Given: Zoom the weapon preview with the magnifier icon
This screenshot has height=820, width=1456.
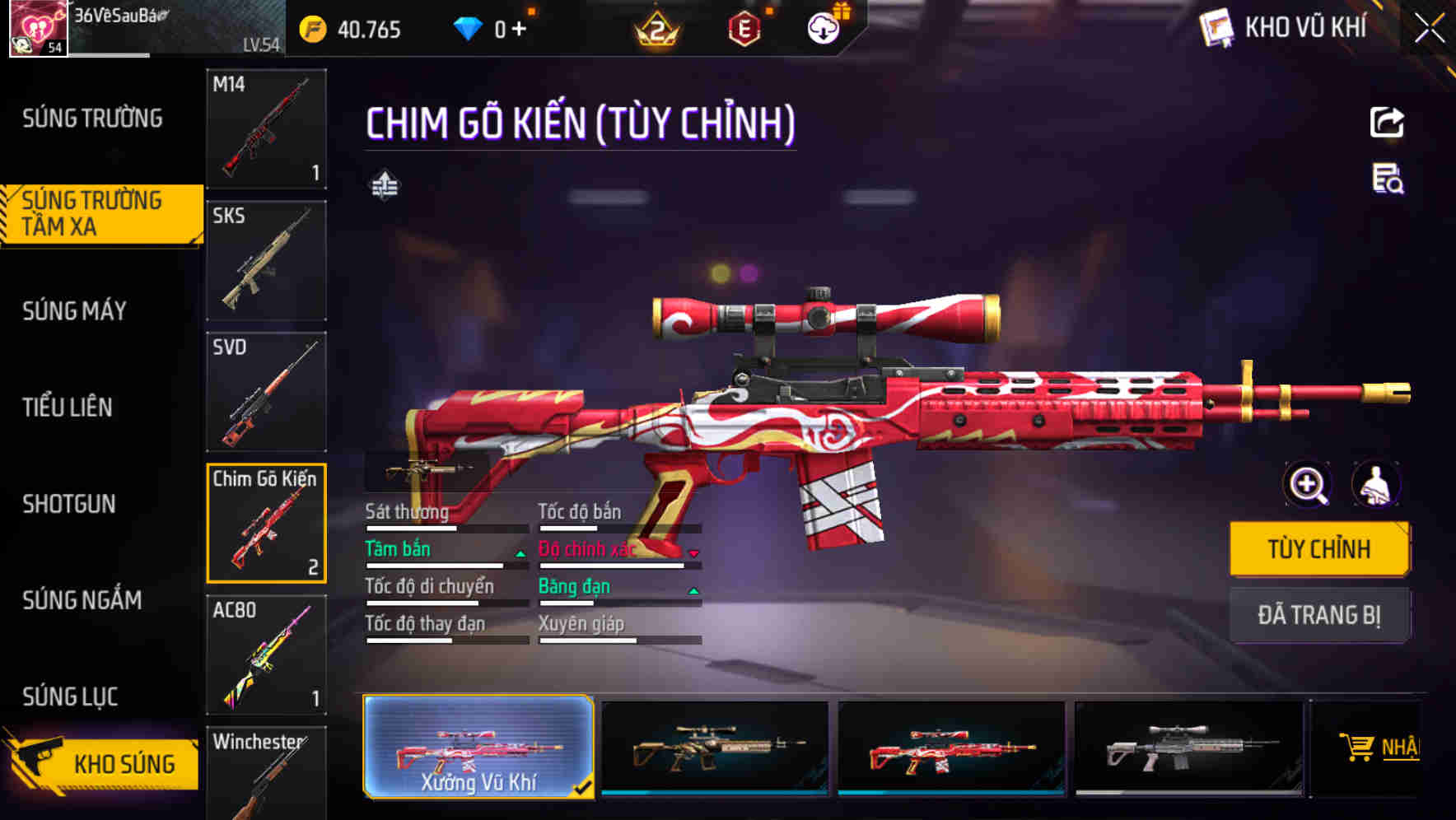Looking at the screenshot, I should [x=1308, y=485].
